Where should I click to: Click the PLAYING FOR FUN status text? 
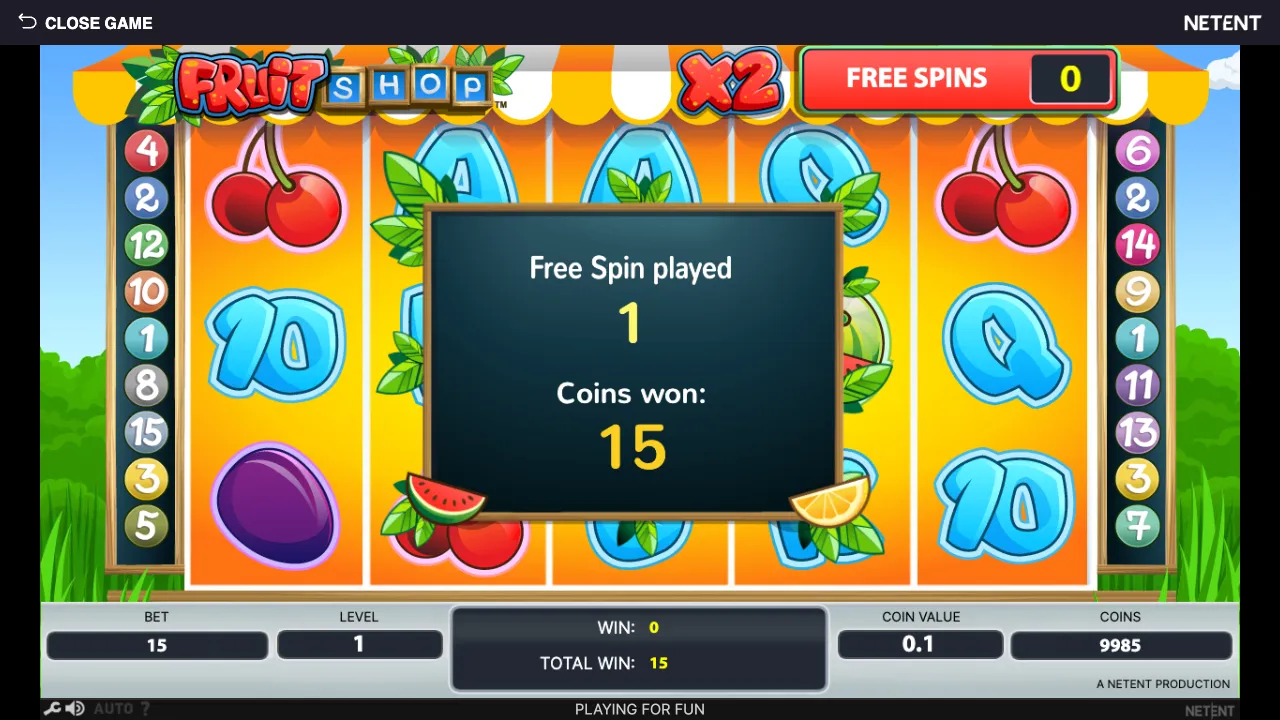click(639, 709)
